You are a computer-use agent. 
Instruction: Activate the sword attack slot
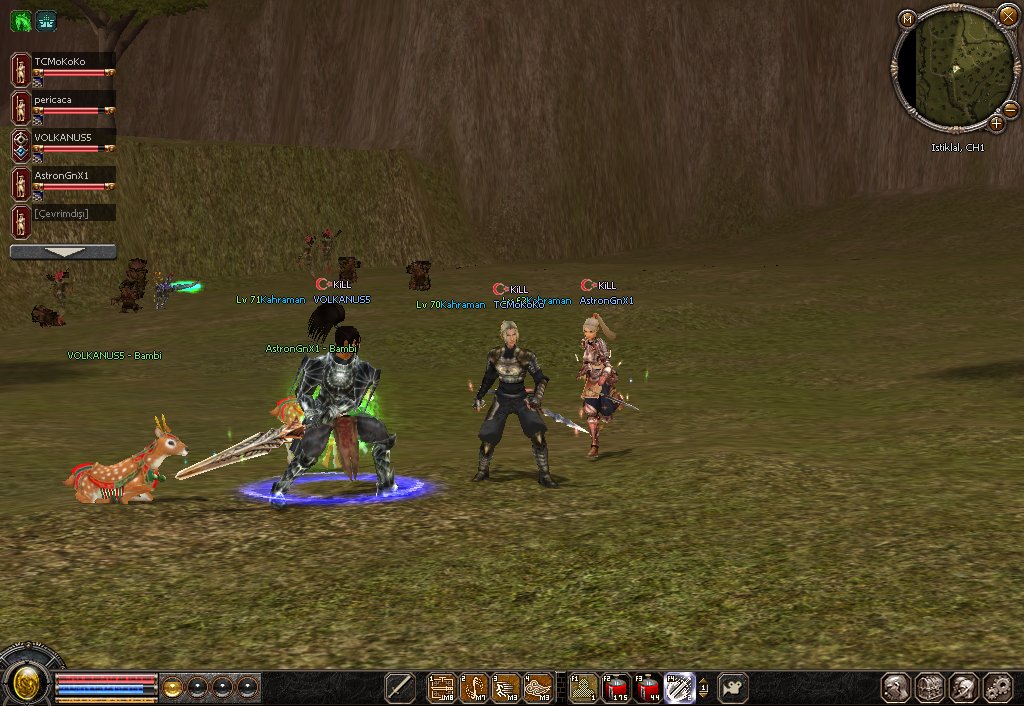point(400,687)
